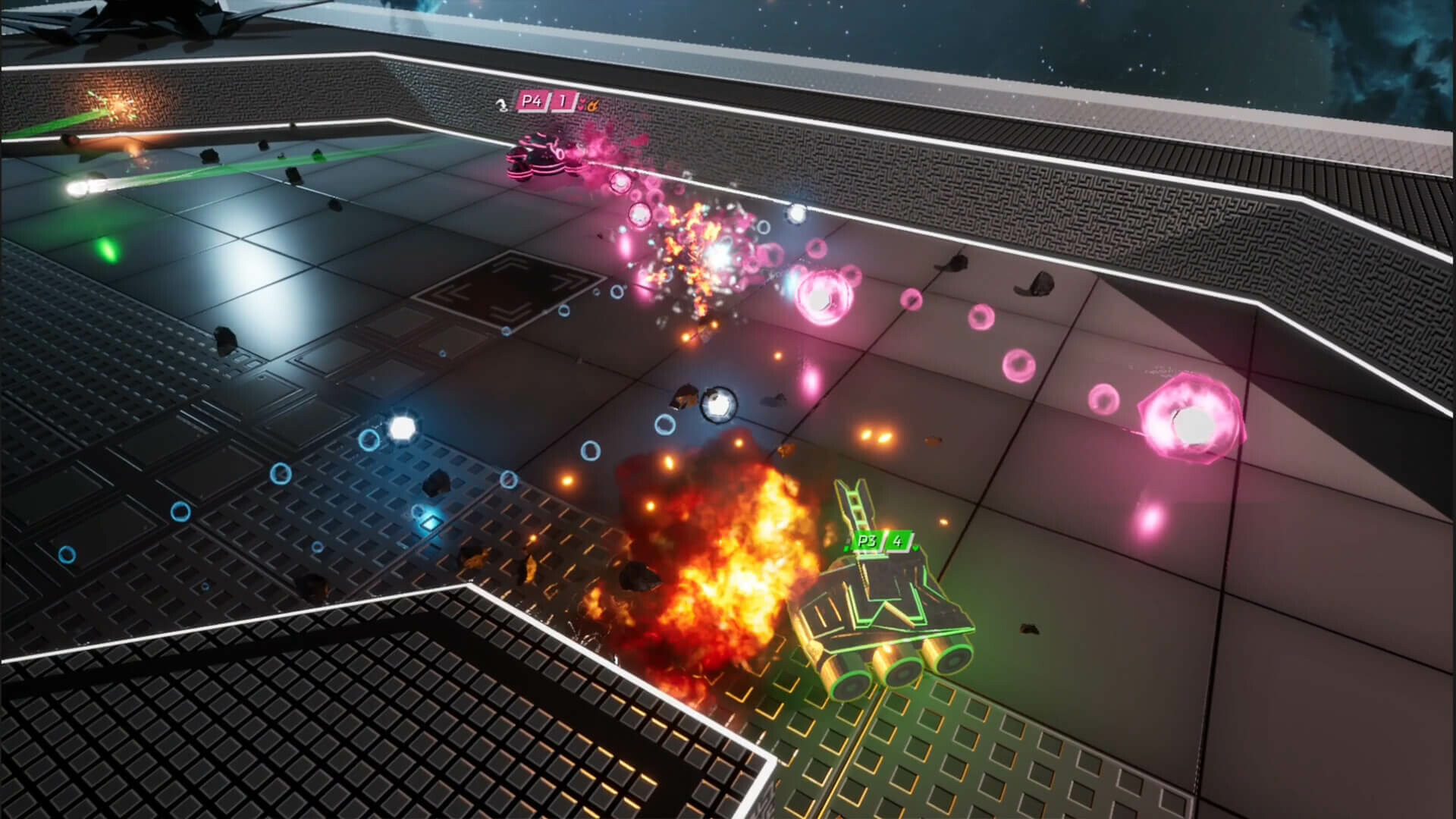Click the white crouching figure icon left of P4
1456x819 pixels.
click(502, 105)
